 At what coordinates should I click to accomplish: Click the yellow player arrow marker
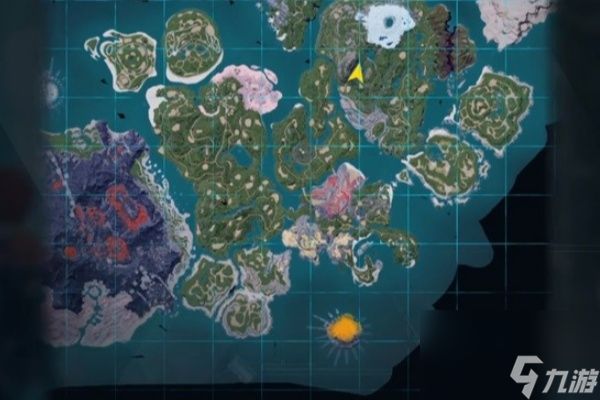tap(355, 73)
